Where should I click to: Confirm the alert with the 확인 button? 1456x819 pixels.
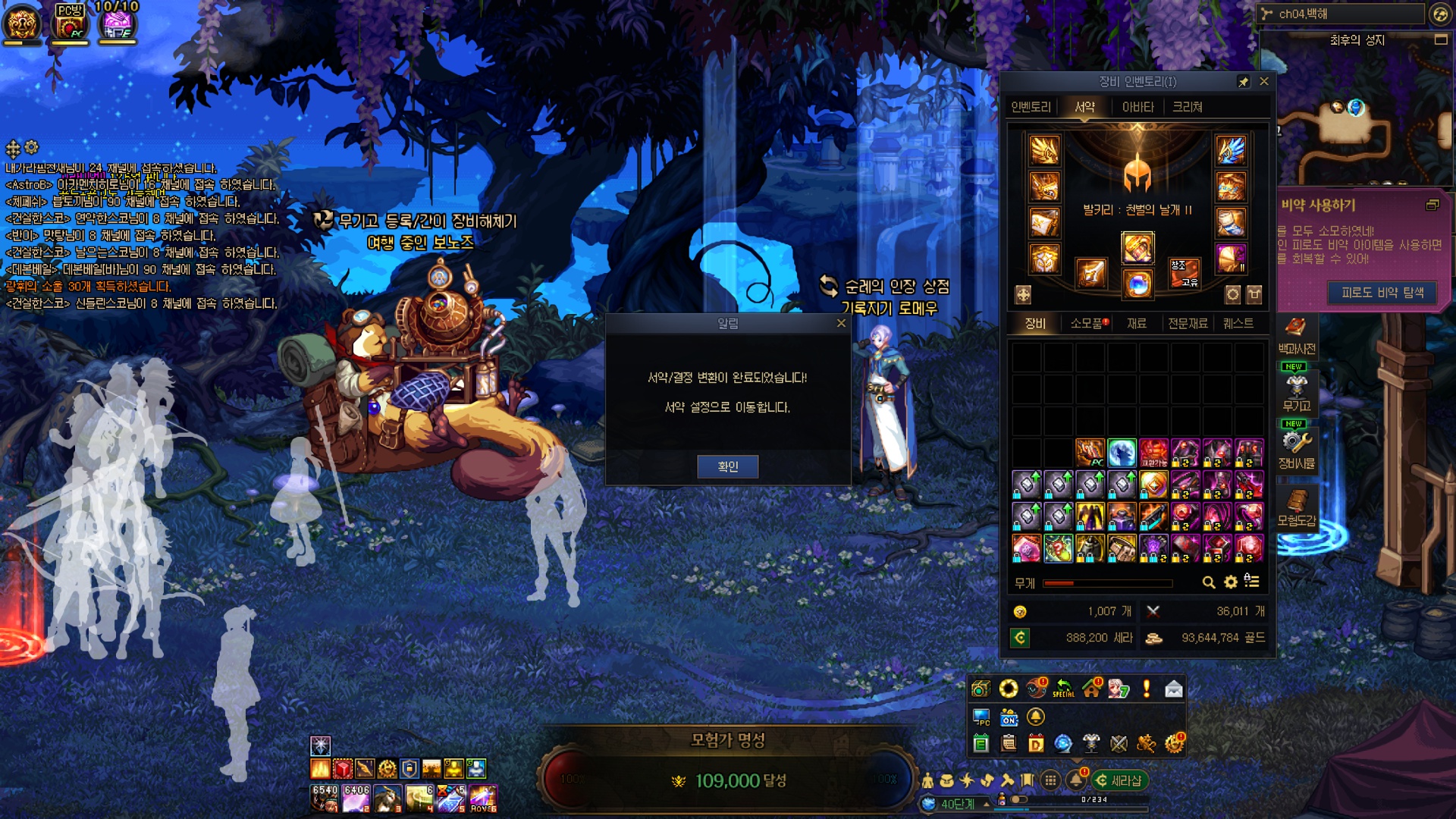click(727, 466)
